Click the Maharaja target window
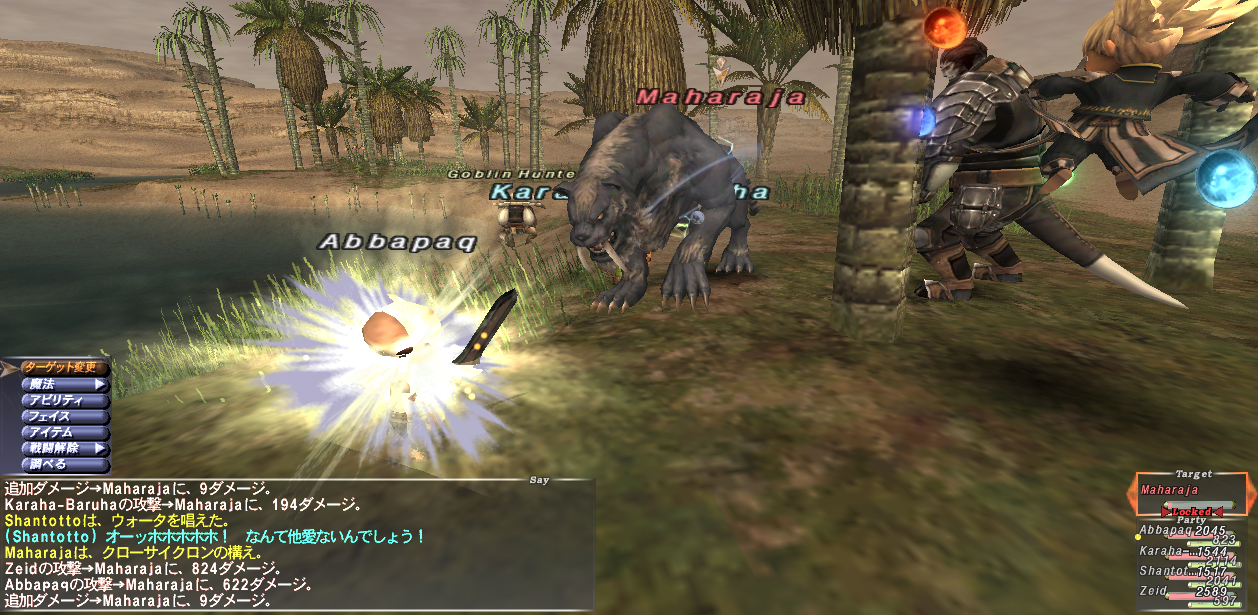This screenshot has width=1258, height=615. 1192,494
